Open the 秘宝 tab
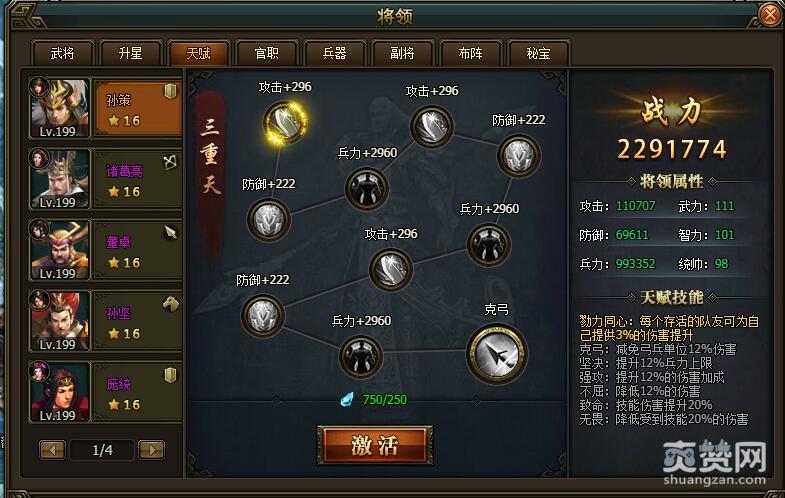The height and width of the screenshot is (498, 785). (538, 53)
